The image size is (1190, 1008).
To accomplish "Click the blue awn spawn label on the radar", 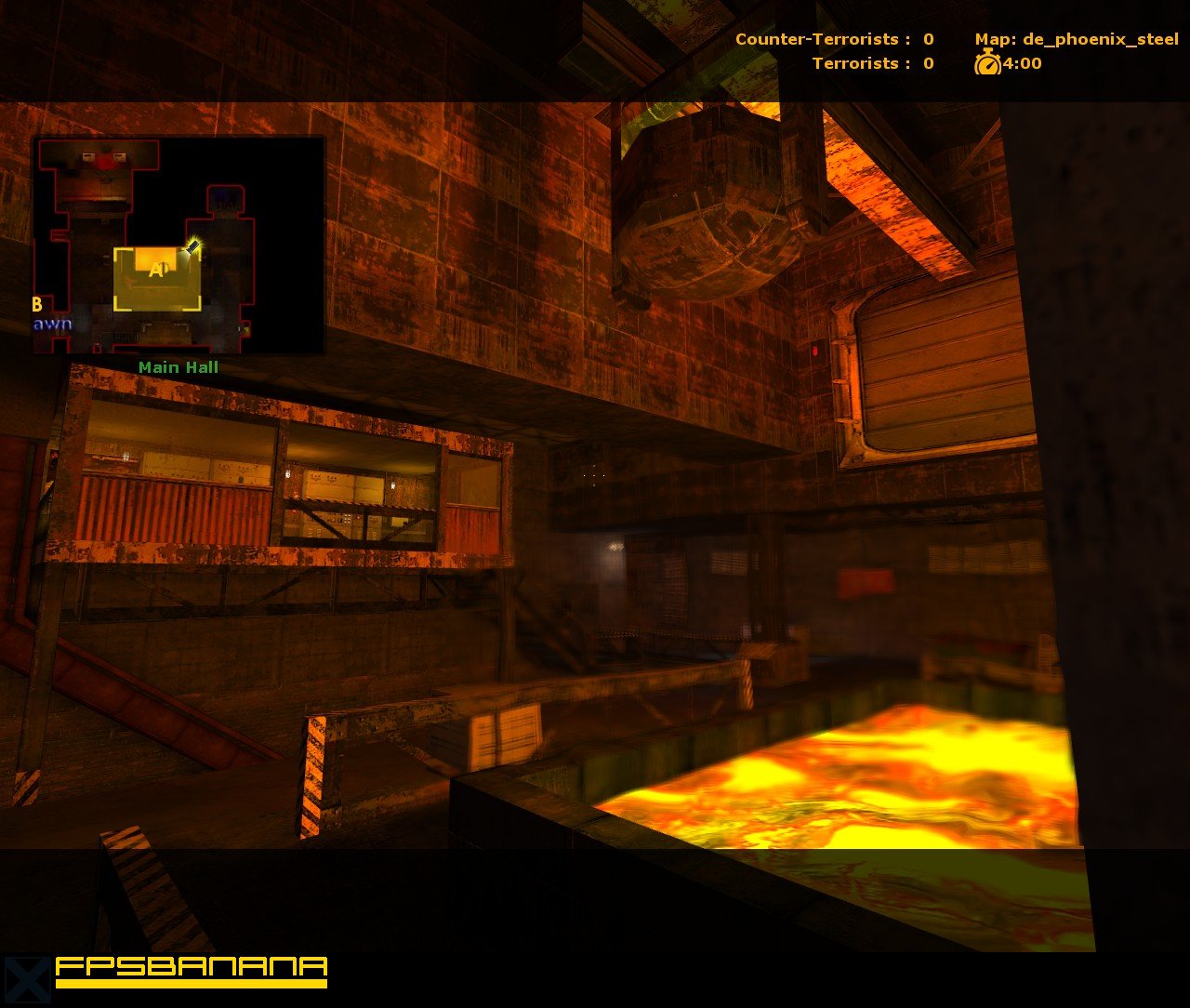I will pos(53,325).
